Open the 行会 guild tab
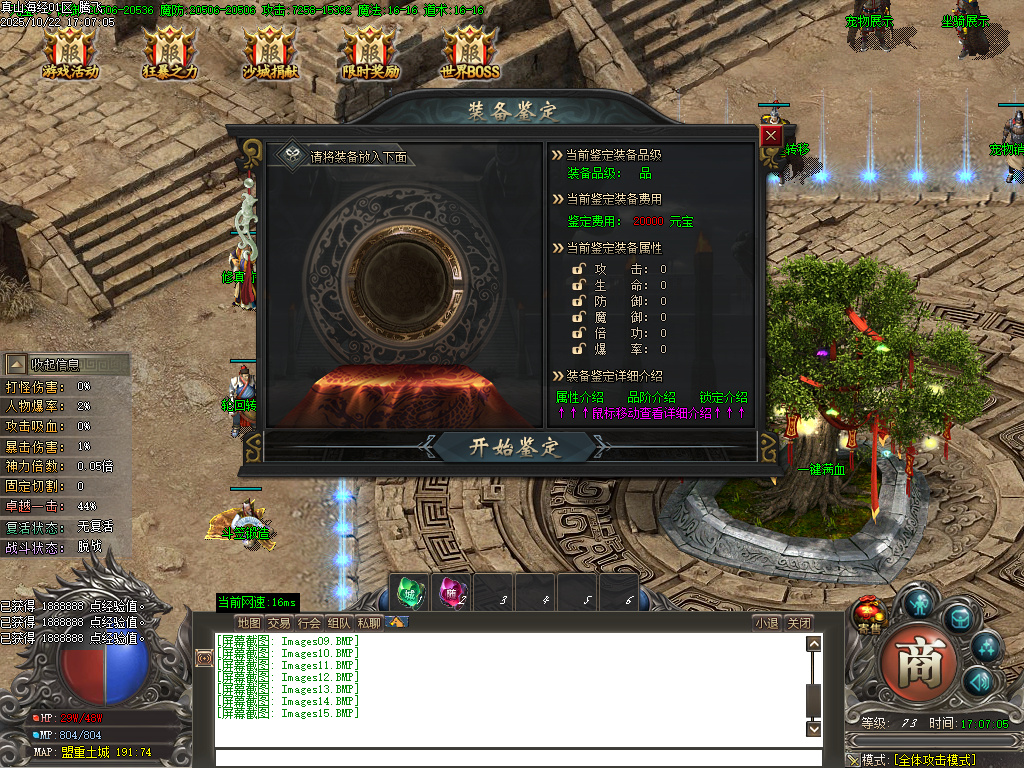Viewport: 1024px width, 768px height. click(x=309, y=623)
